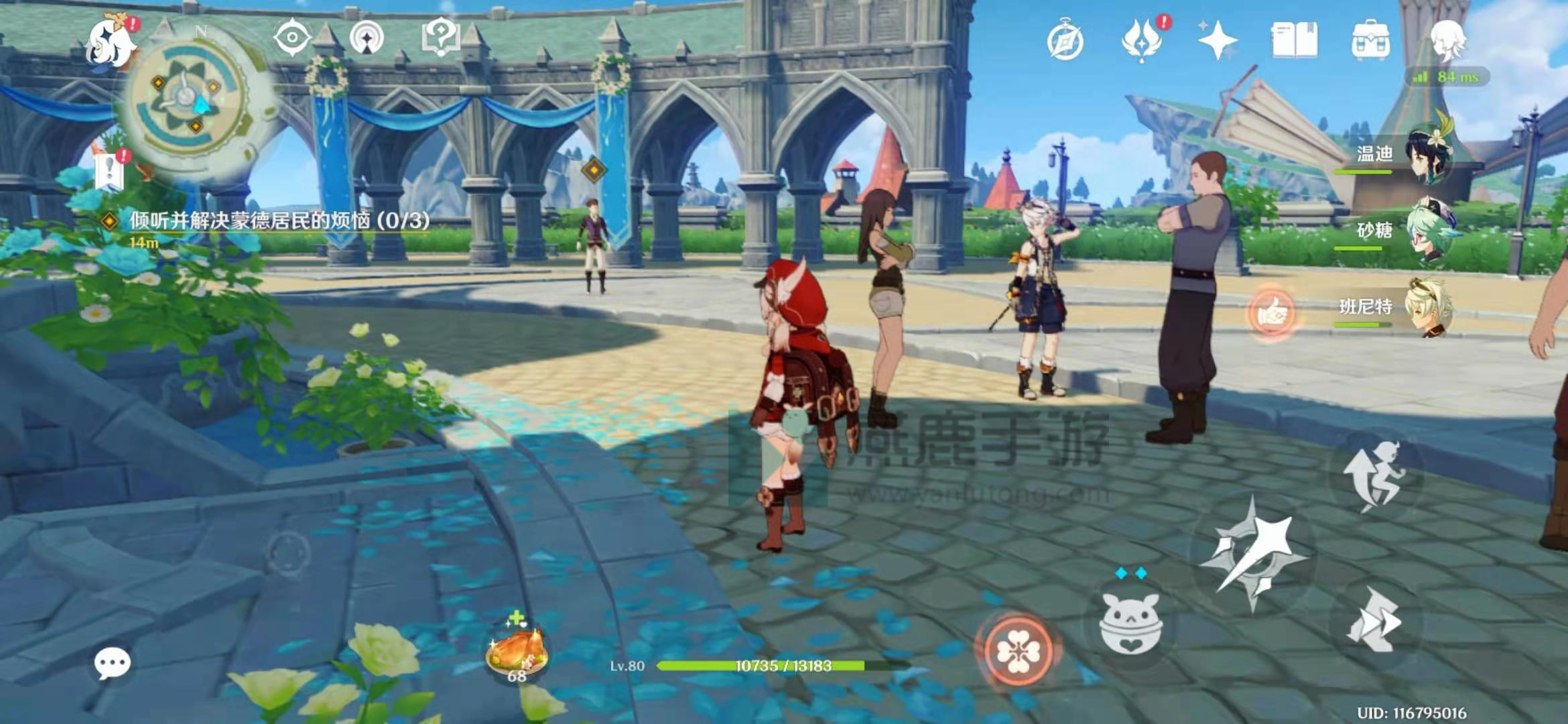
Task: Use the bunny bomb elemental skill
Action: pos(1130,623)
